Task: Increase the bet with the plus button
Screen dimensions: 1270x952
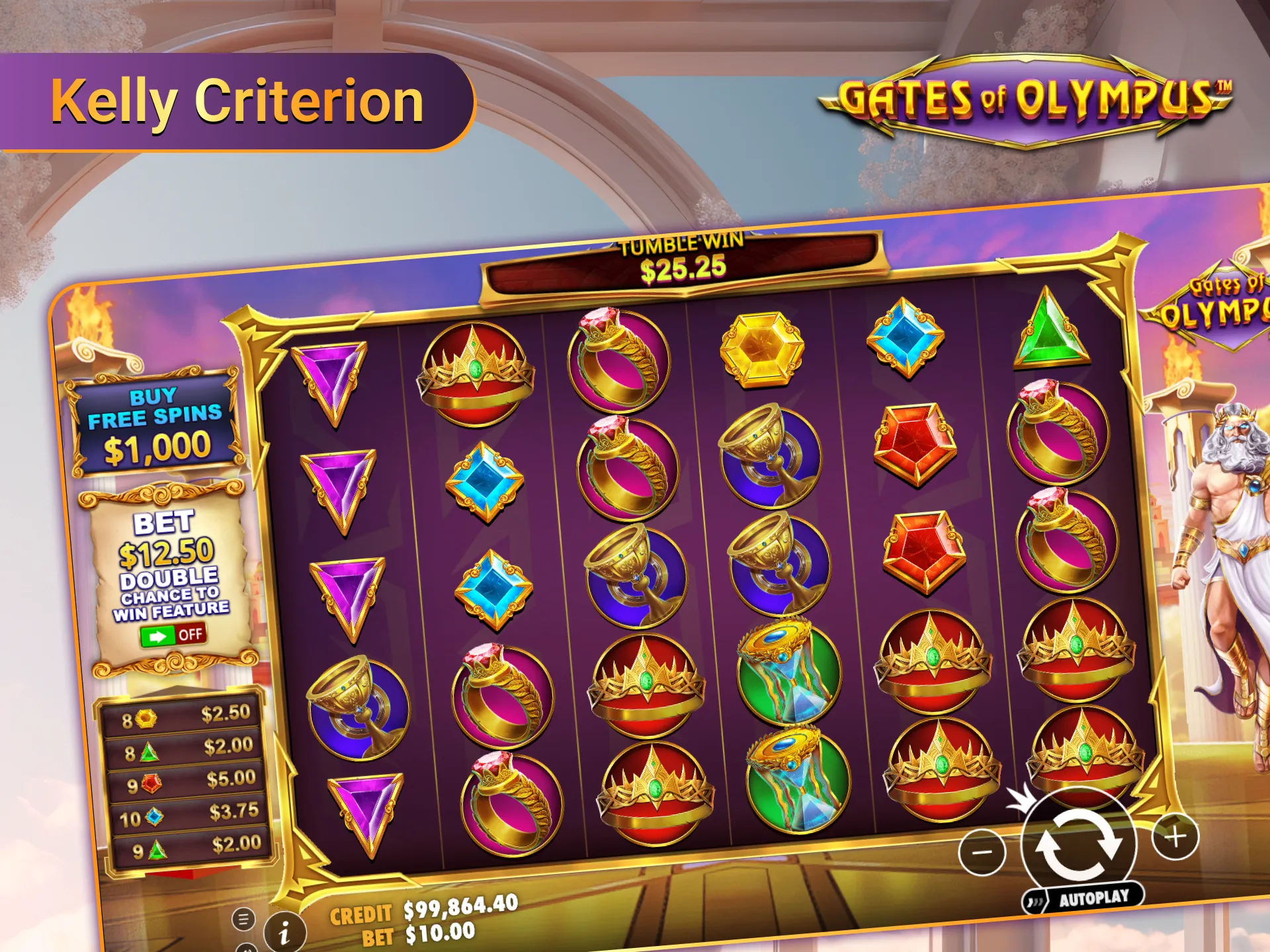Action: click(1175, 838)
